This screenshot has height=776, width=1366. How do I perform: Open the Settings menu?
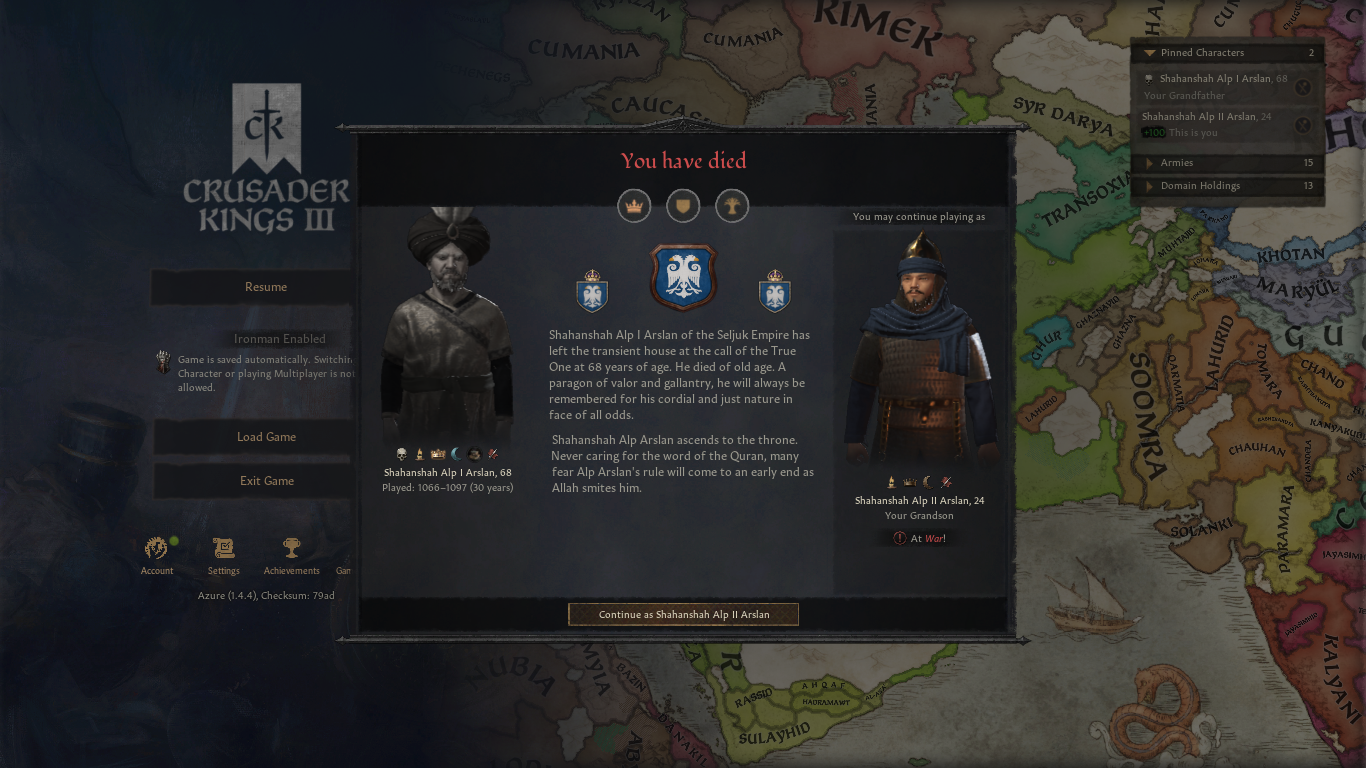(223, 547)
